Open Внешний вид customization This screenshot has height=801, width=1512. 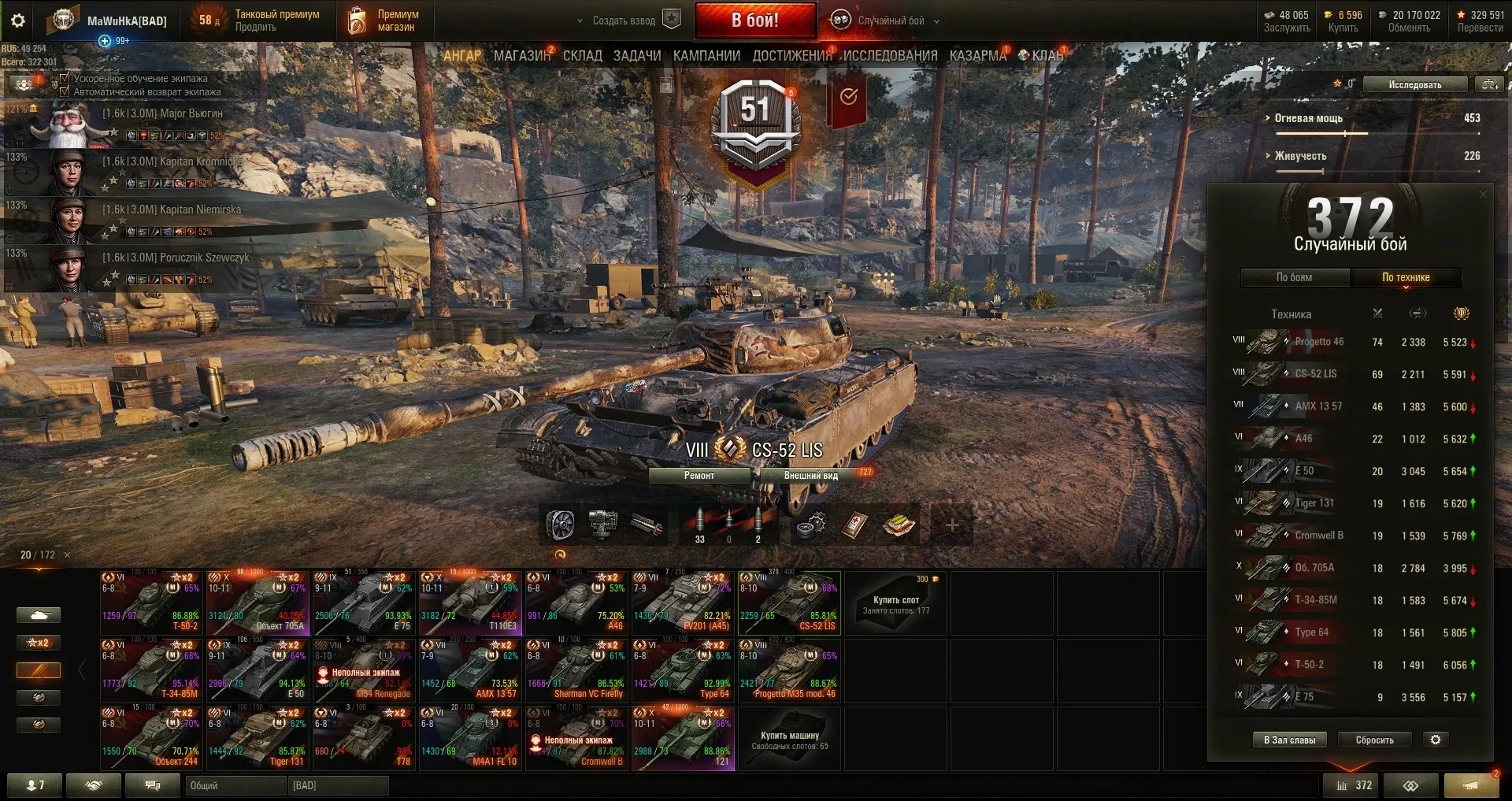811,476
